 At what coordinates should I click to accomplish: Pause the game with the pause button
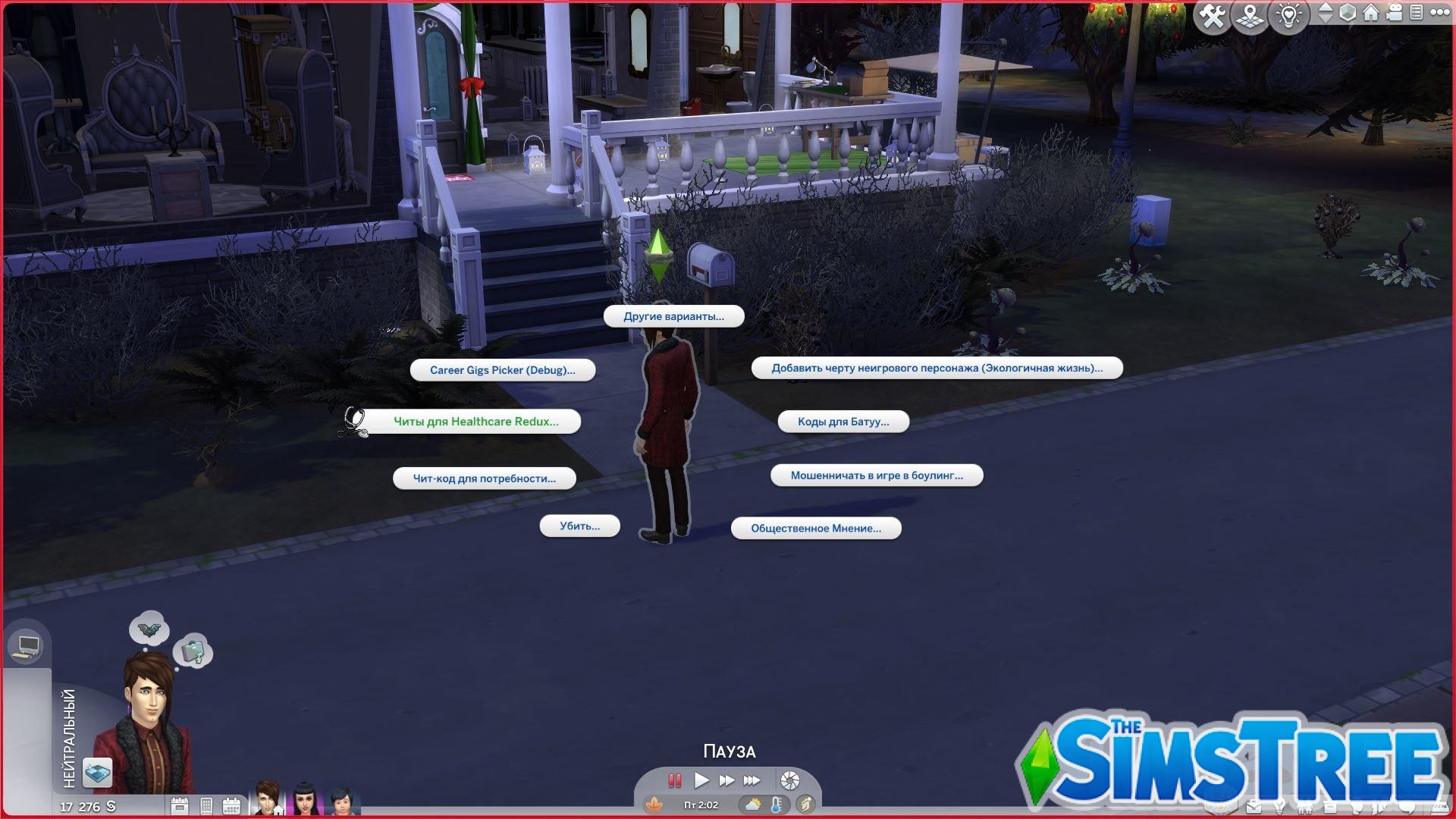pyautogui.click(x=674, y=781)
